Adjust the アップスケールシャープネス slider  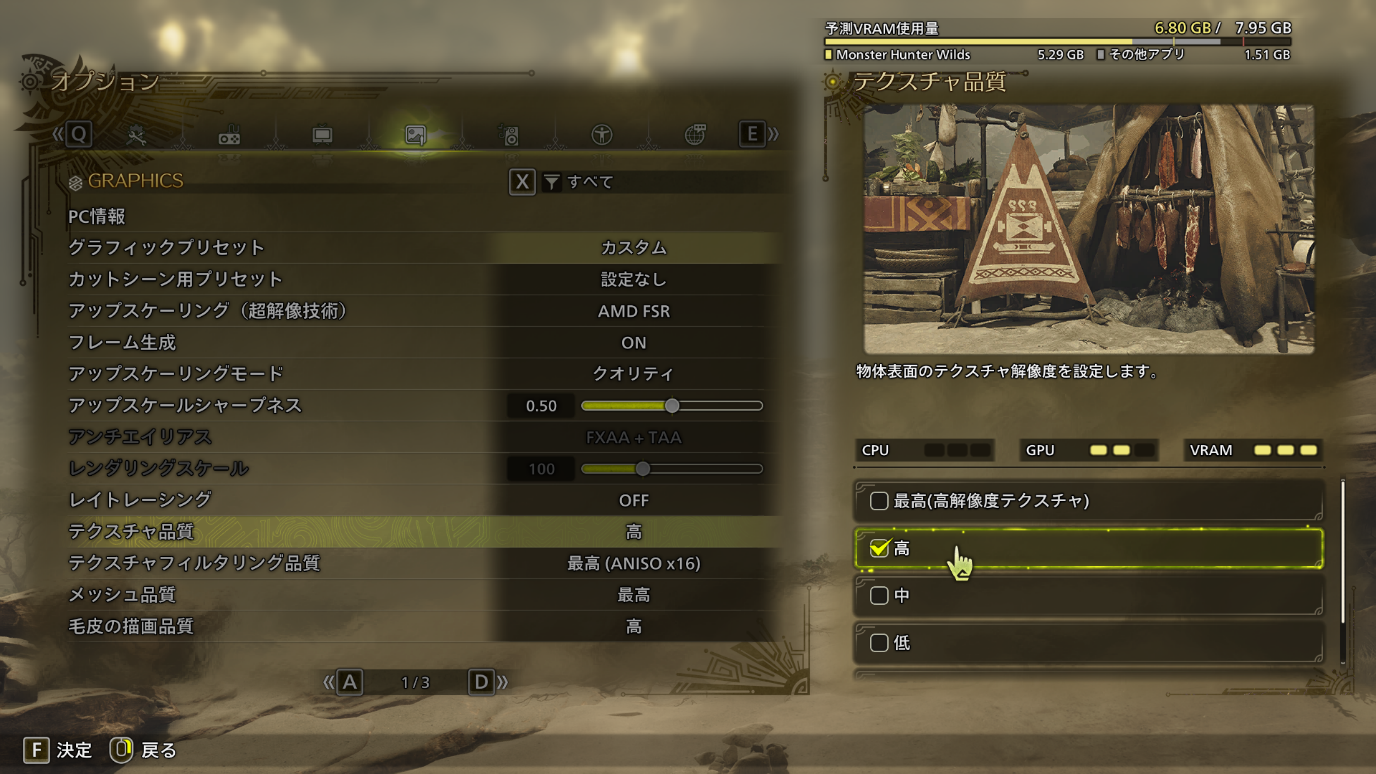tap(671, 406)
